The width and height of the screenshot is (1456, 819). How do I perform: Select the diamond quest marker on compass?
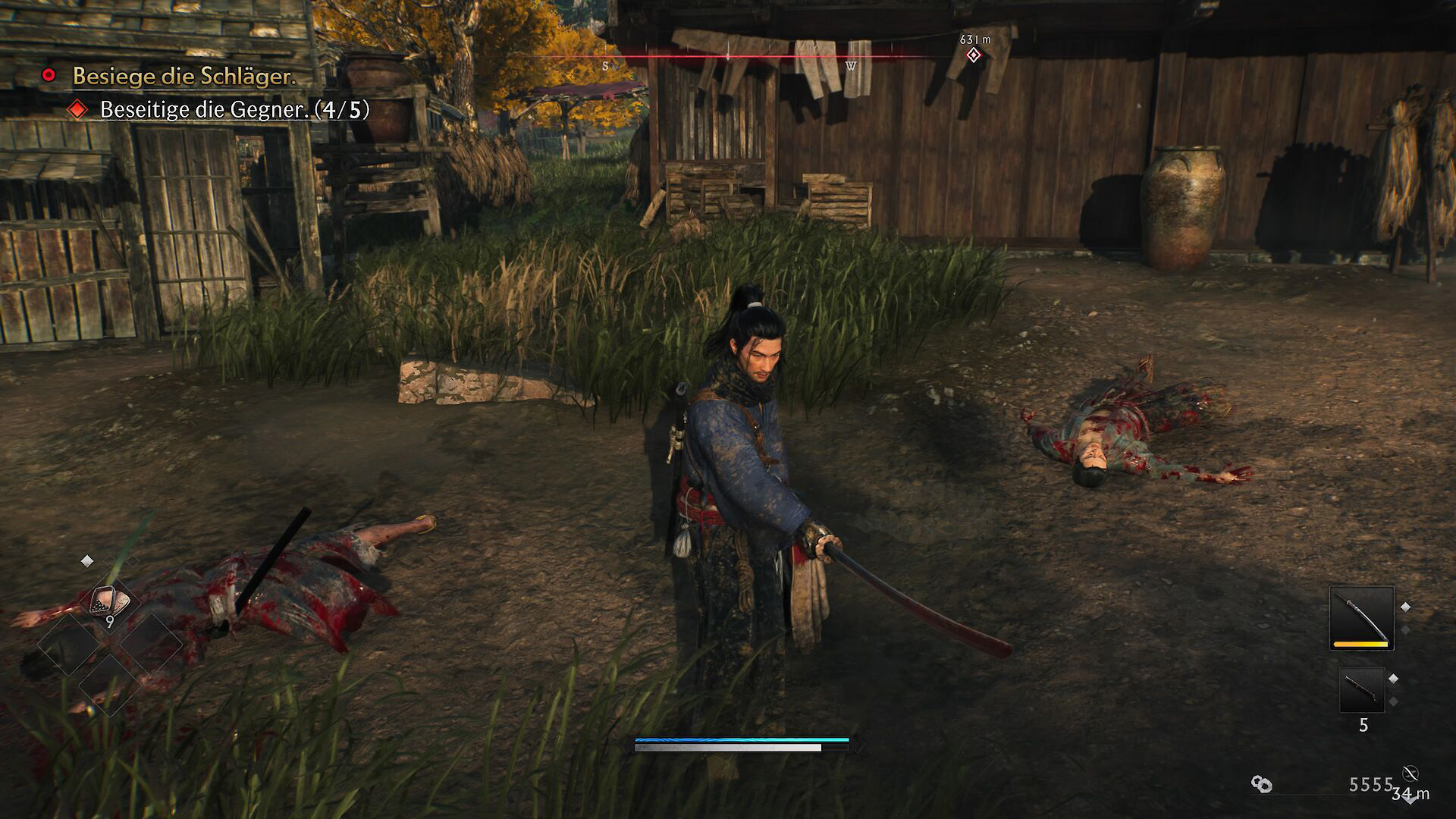[974, 55]
